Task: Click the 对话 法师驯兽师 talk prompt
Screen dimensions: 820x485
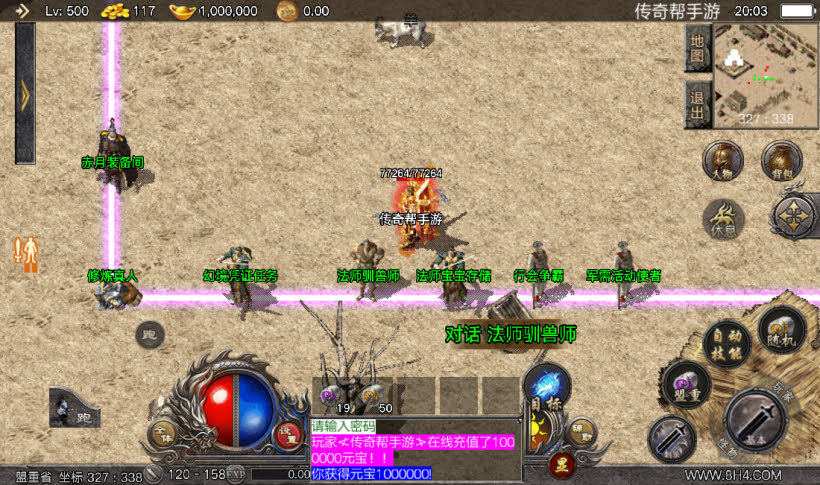Action: (x=510, y=334)
